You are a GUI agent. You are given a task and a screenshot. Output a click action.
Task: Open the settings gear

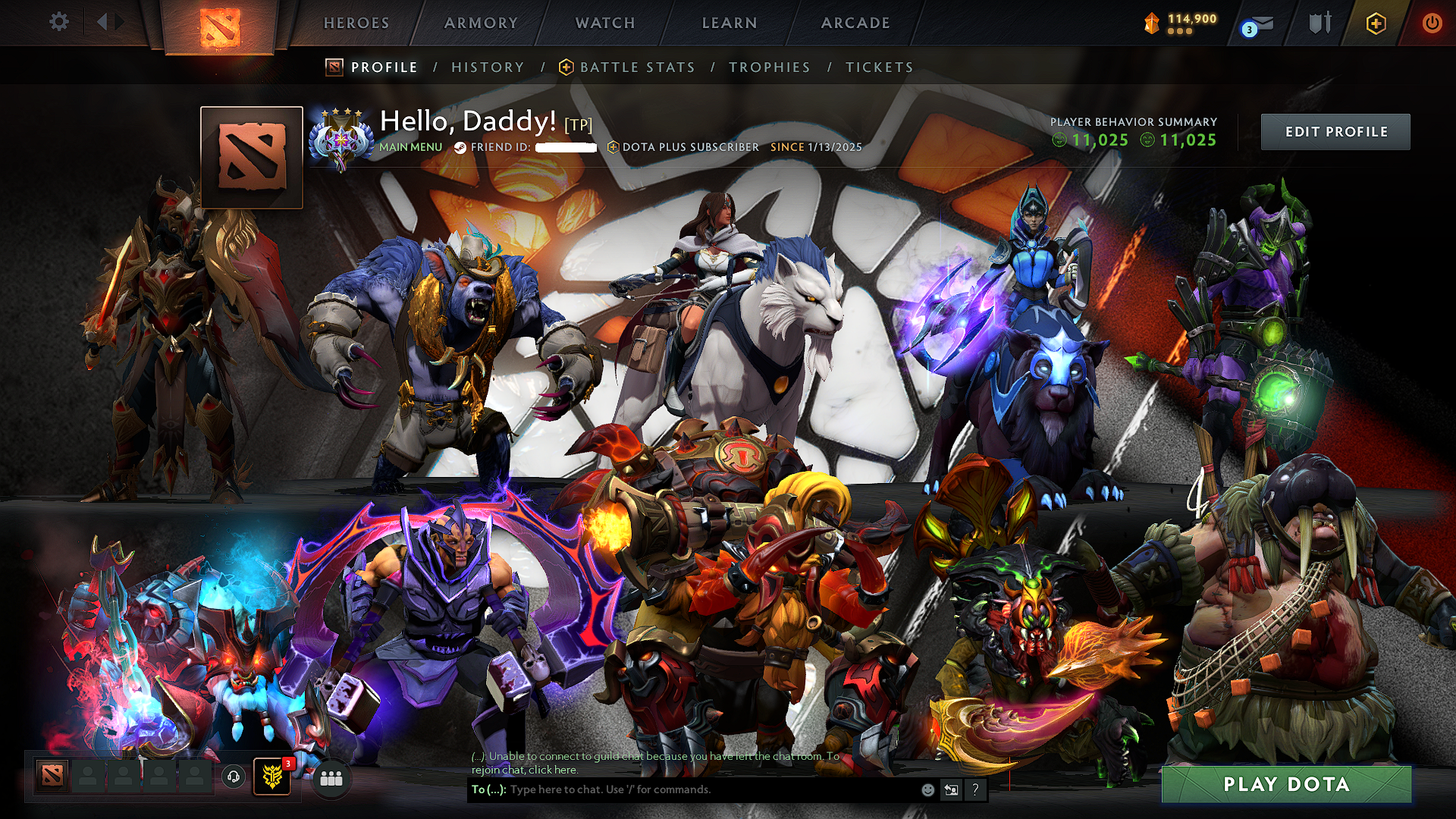[59, 22]
